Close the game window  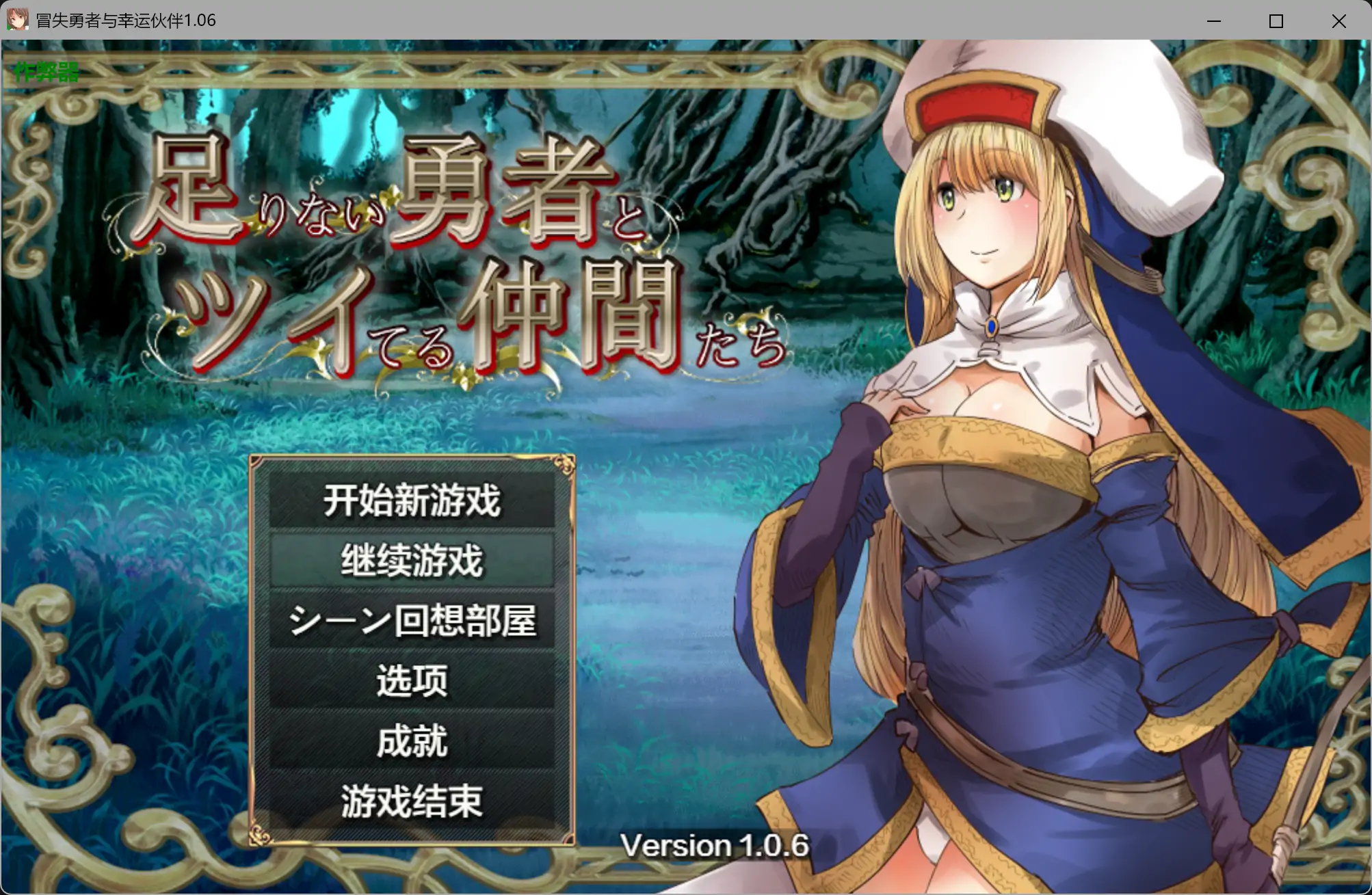1339,21
